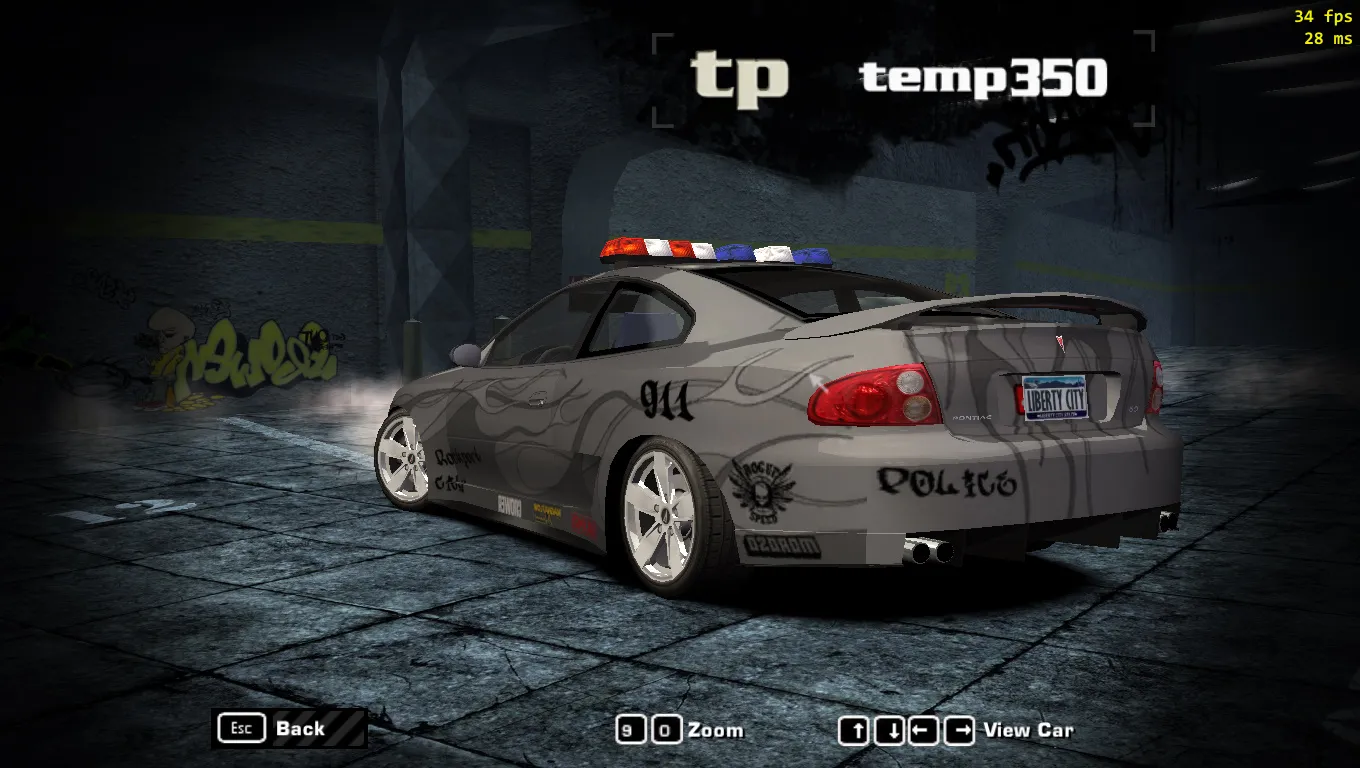Image resolution: width=1360 pixels, height=768 pixels.
Task: Select the down arrow key icon
Action: 889,731
